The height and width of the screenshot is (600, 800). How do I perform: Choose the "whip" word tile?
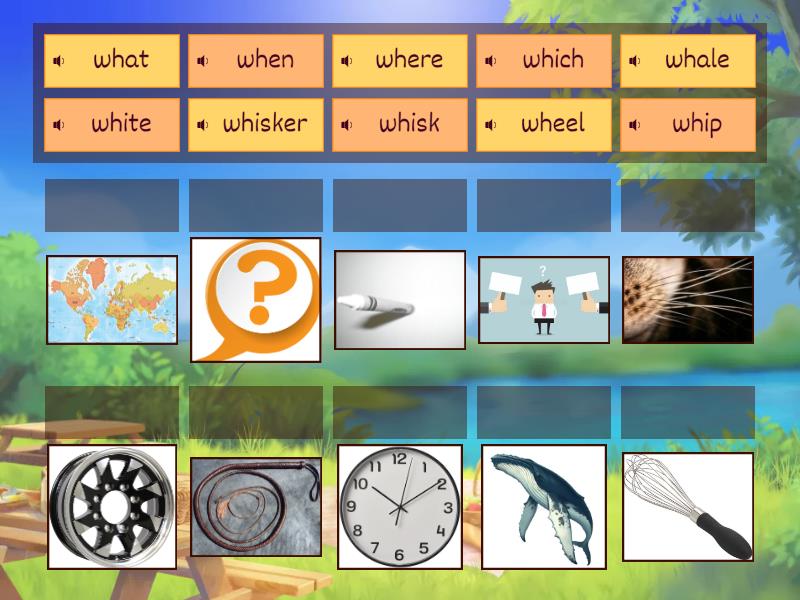tap(697, 124)
